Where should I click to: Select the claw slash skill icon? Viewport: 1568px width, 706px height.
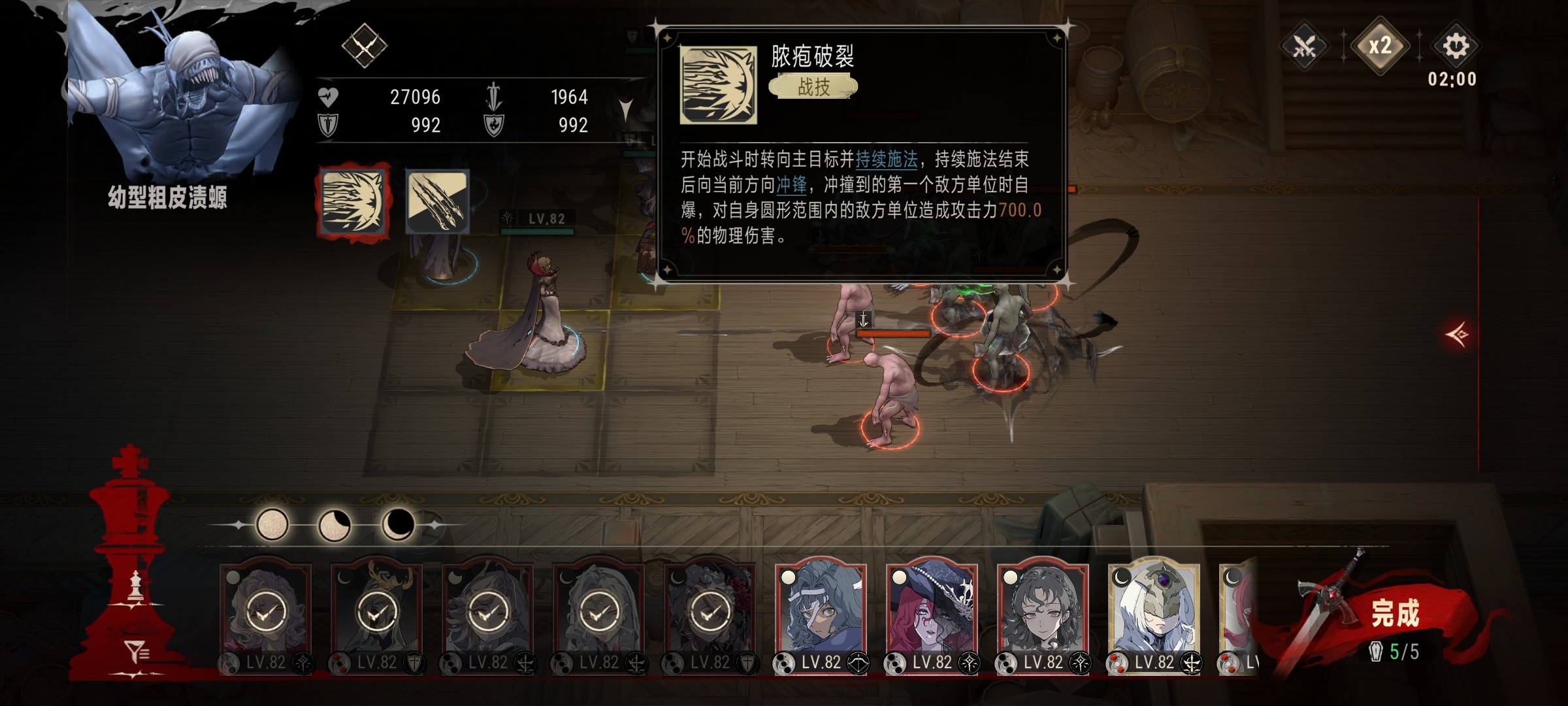click(437, 202)
